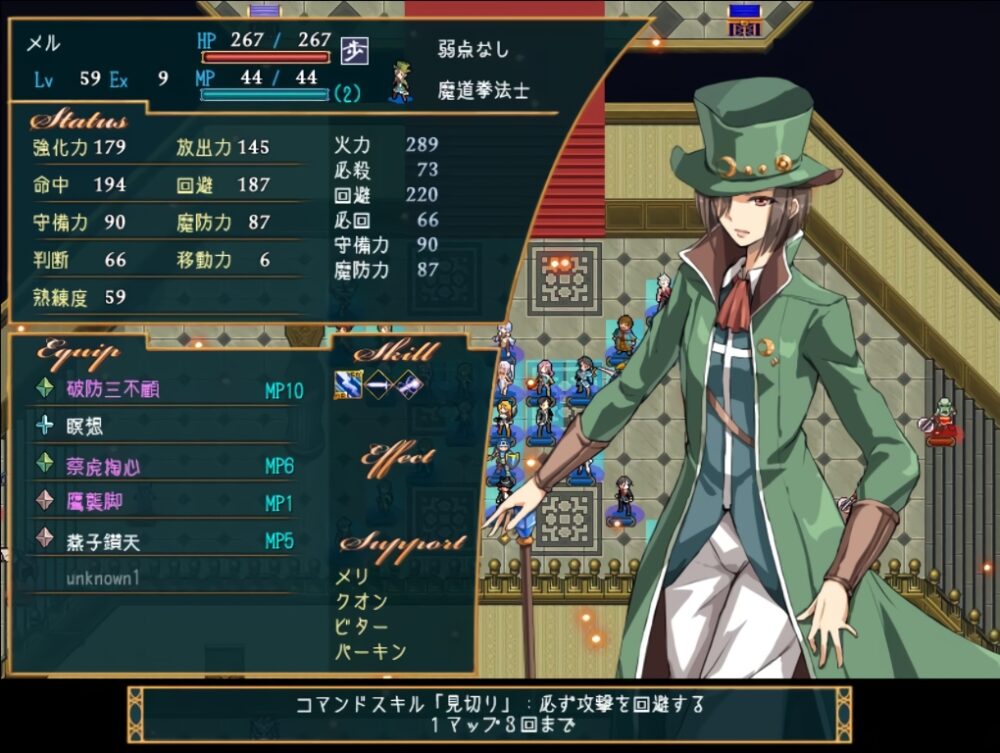Choose the 瞑想 equip entry
This screenshot has width=1000, height=753.
coord(85,427)
